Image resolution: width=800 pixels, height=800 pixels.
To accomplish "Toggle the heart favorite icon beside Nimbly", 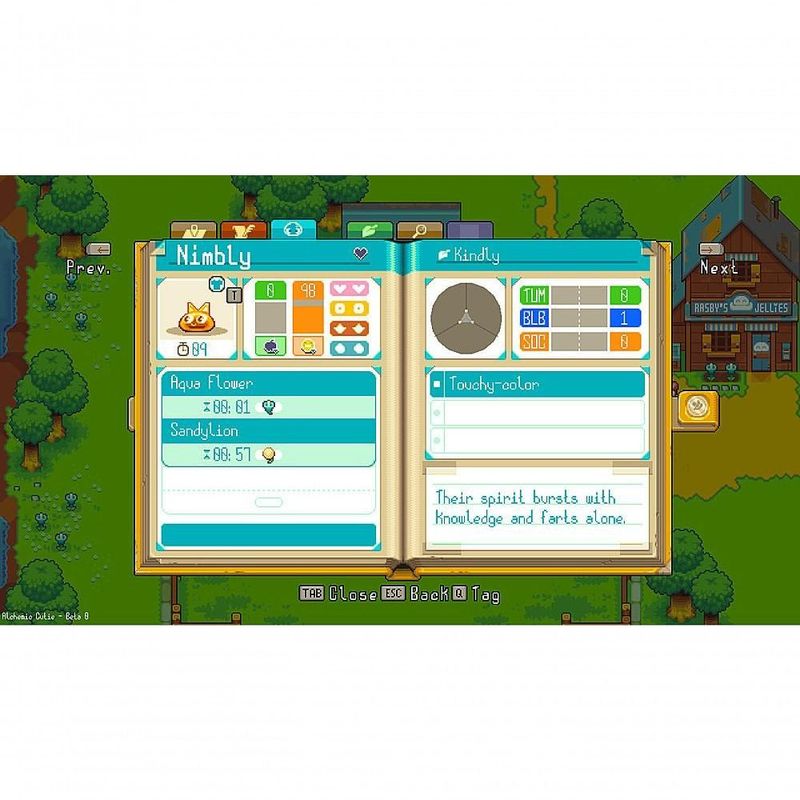I will pyautogui.click(x=361, y=254).
